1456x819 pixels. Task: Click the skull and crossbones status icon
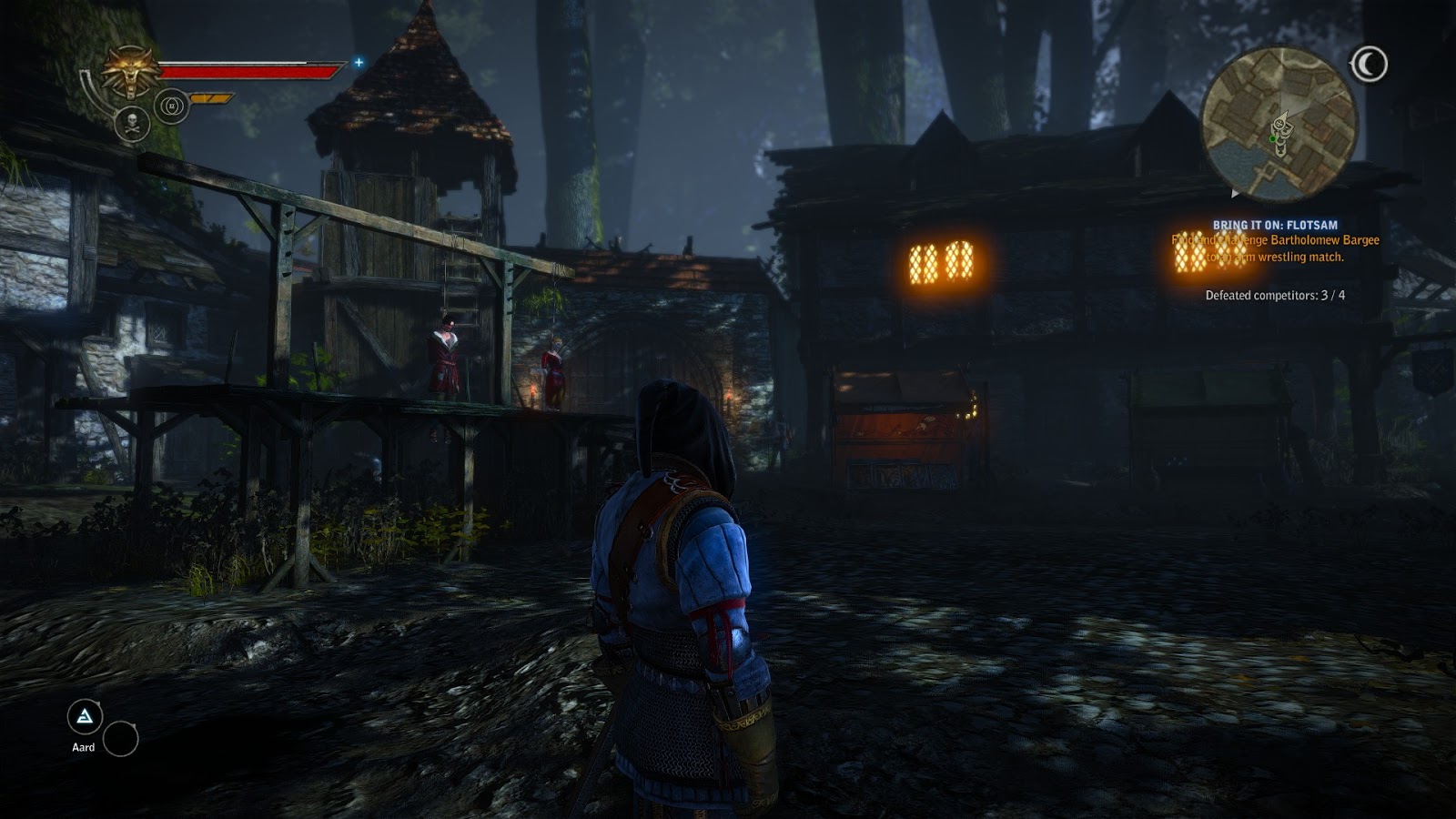click(132, 123)
